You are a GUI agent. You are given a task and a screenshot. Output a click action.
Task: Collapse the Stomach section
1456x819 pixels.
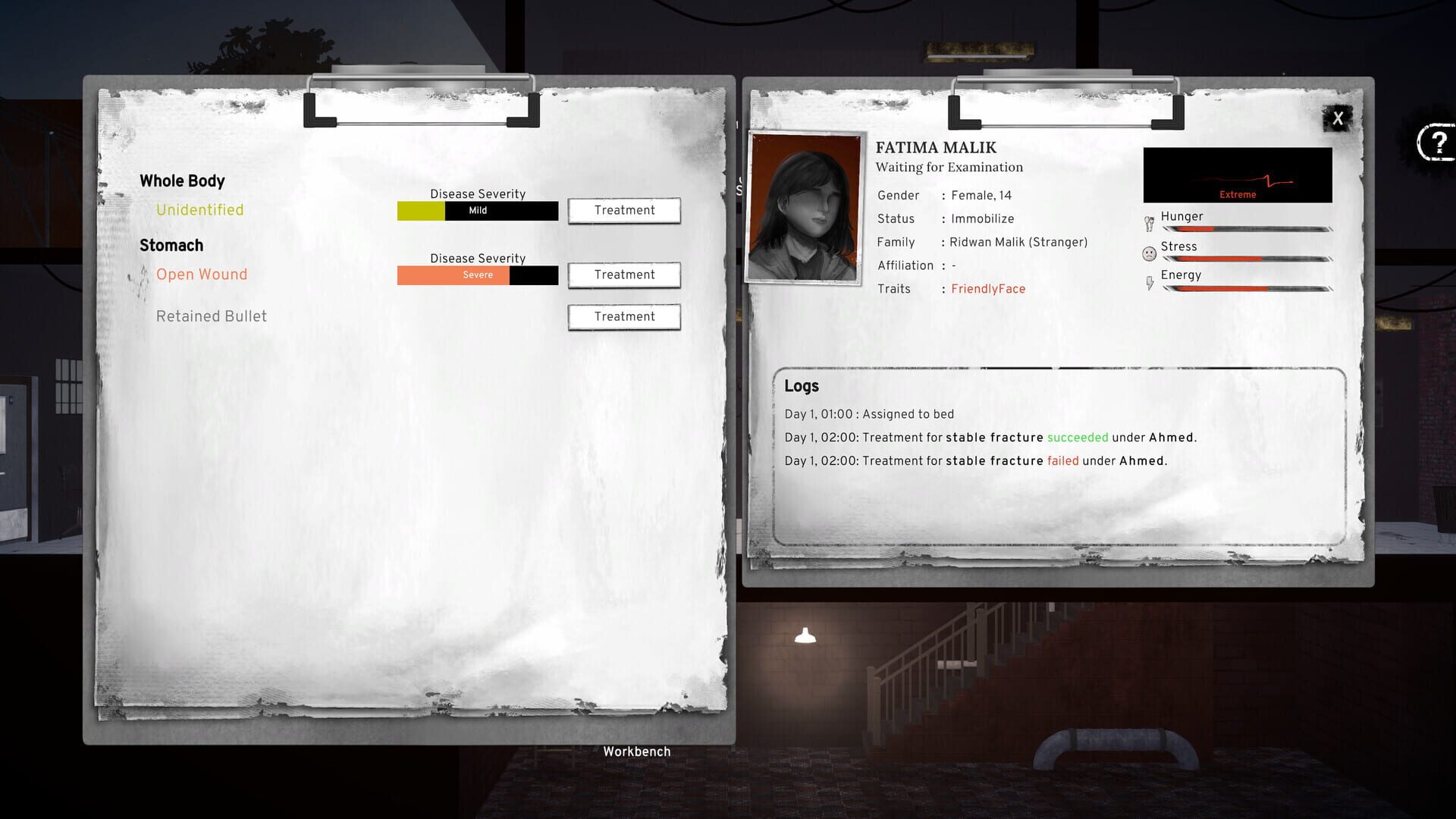coord(171,245)
